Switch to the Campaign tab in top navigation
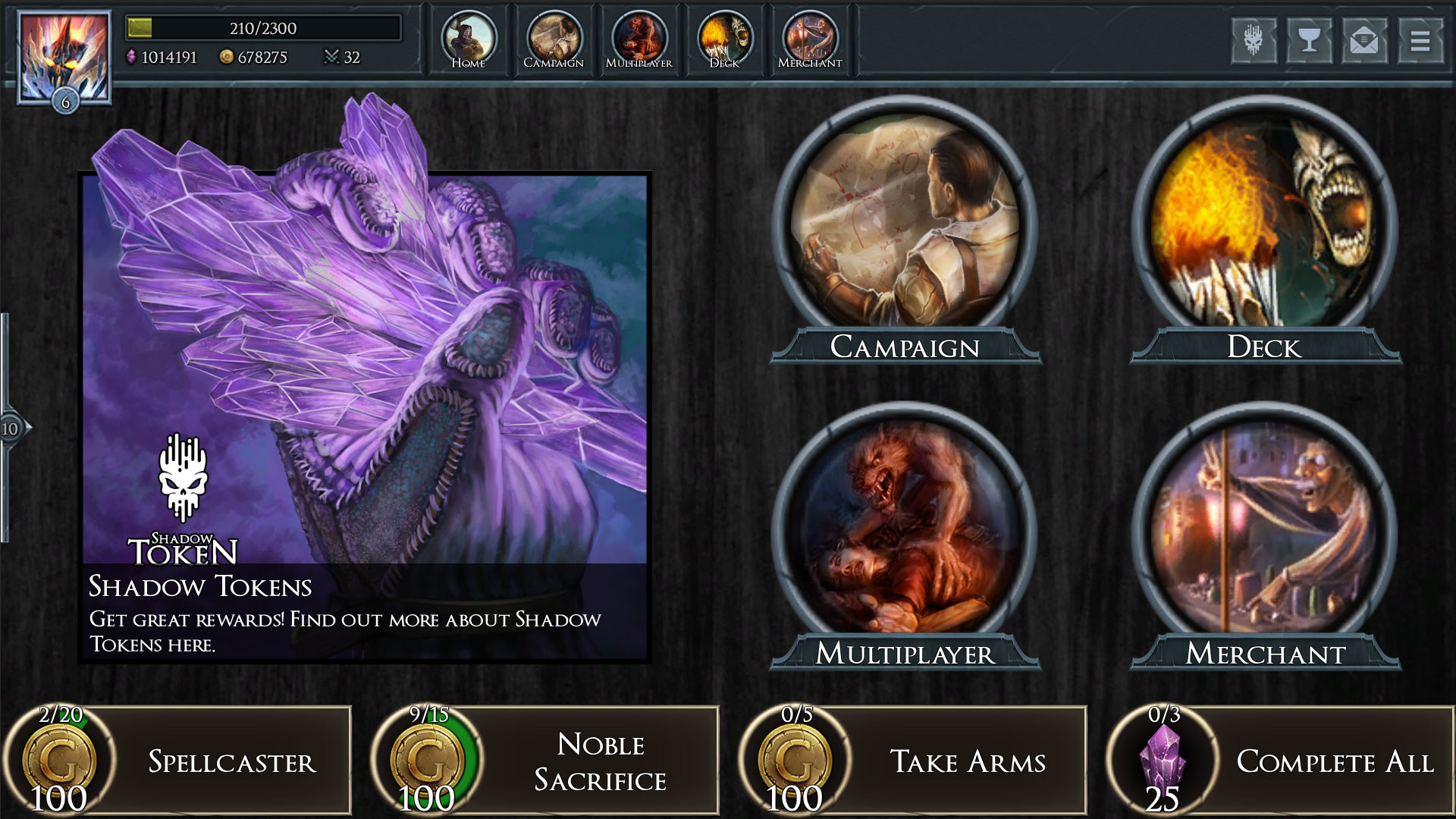Image resolution: width=1456 pixels, height=819 pixels. click(554, 36)
